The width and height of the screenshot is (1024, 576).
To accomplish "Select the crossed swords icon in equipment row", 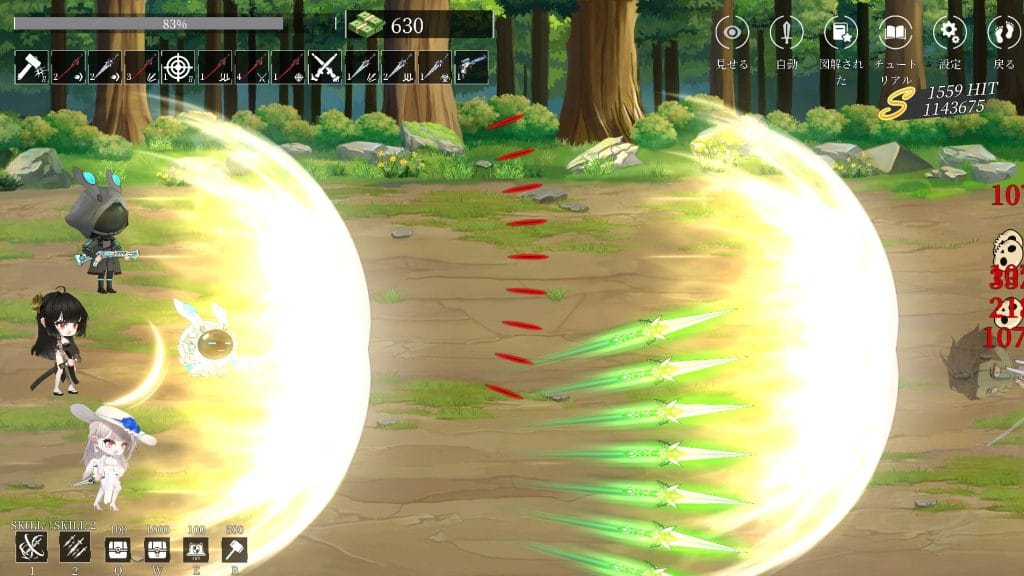I will 324,67.
